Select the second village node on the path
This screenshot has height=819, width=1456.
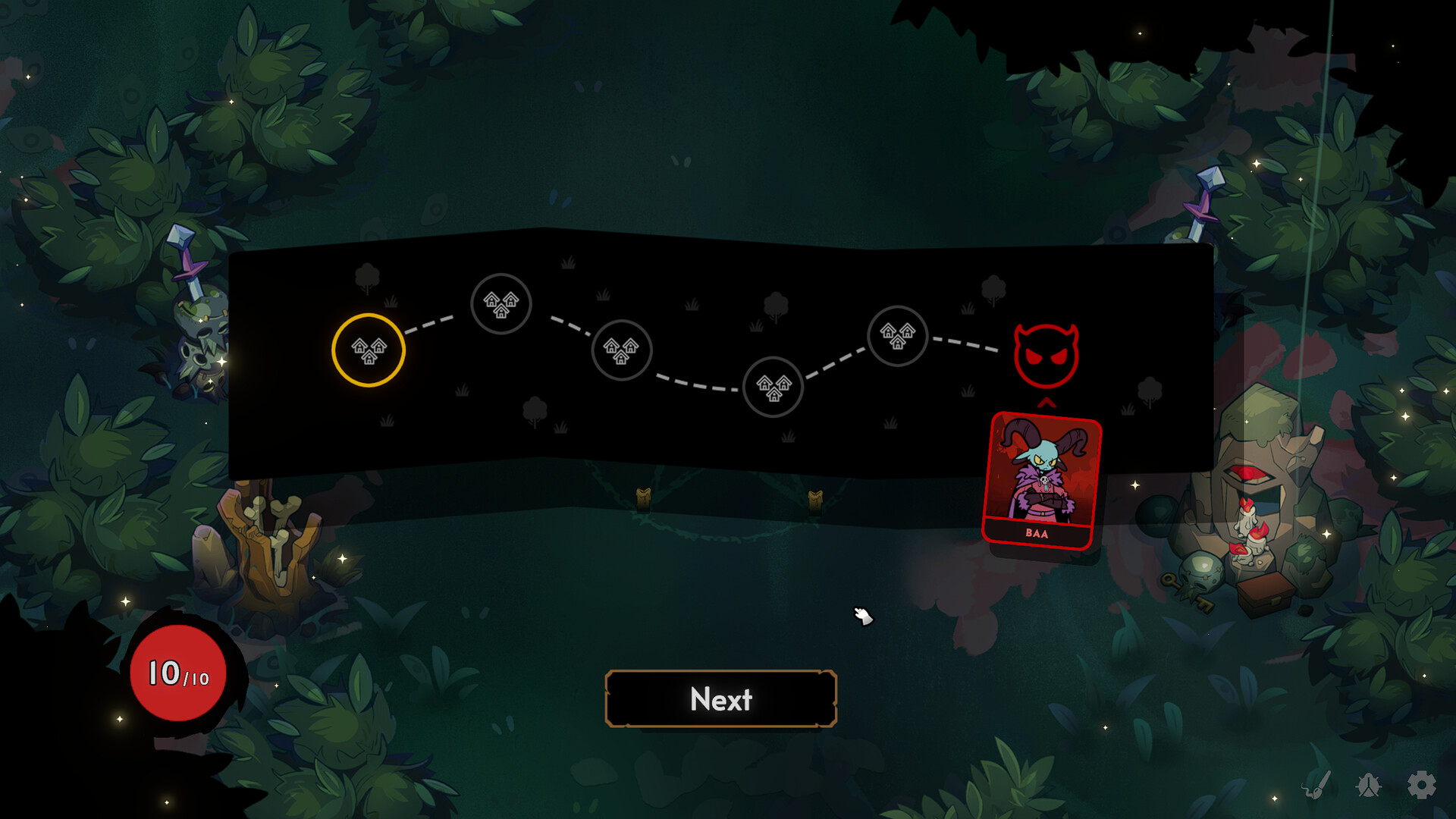501,305
